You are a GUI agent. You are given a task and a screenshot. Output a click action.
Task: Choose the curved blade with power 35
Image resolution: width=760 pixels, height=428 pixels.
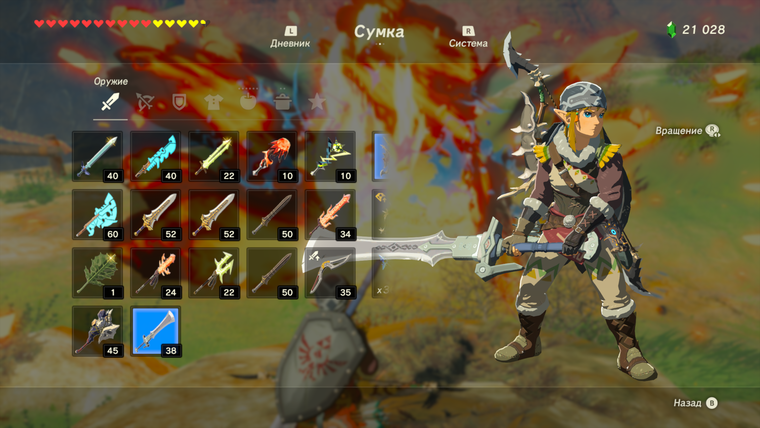click(x=330, y=272)
